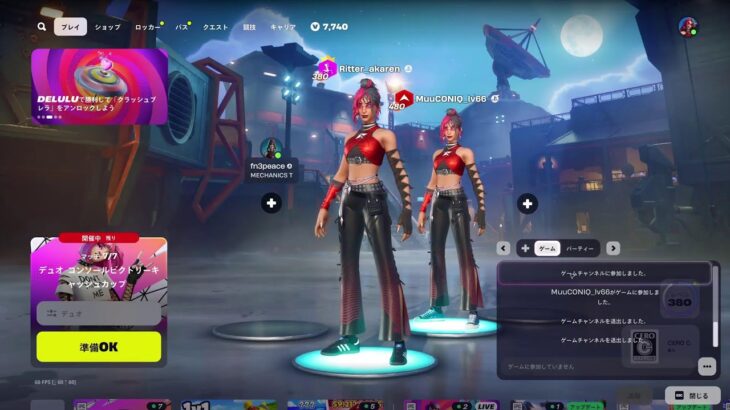Select the ゲーム chat channel tab
The image size is (730, 410).
[x=547, y=248]
